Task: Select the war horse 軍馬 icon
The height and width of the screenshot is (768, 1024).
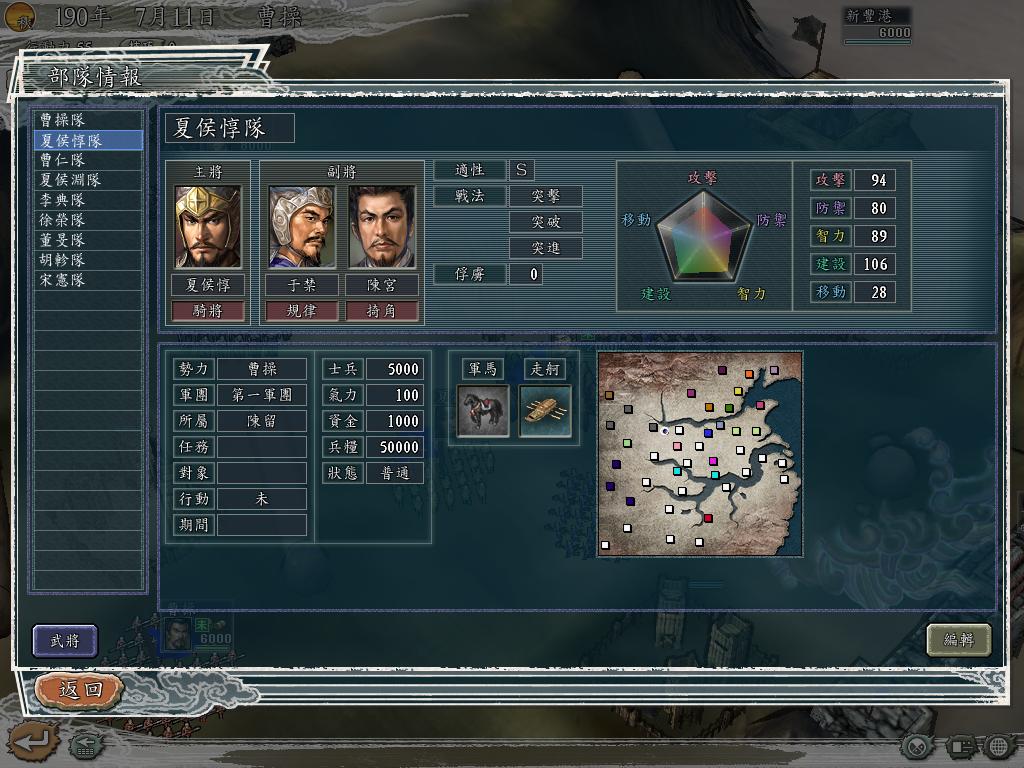Action: tap(483, 411)
